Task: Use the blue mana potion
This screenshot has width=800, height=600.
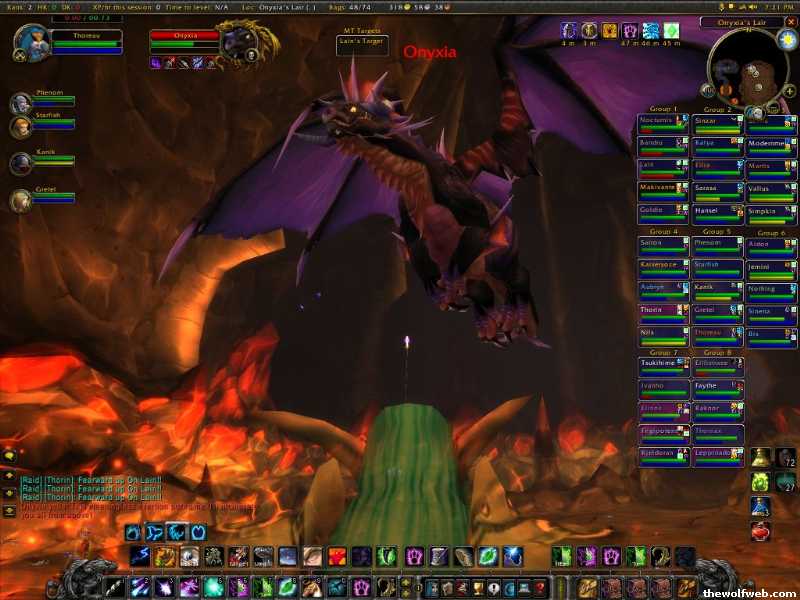Action: coord(761,506)
